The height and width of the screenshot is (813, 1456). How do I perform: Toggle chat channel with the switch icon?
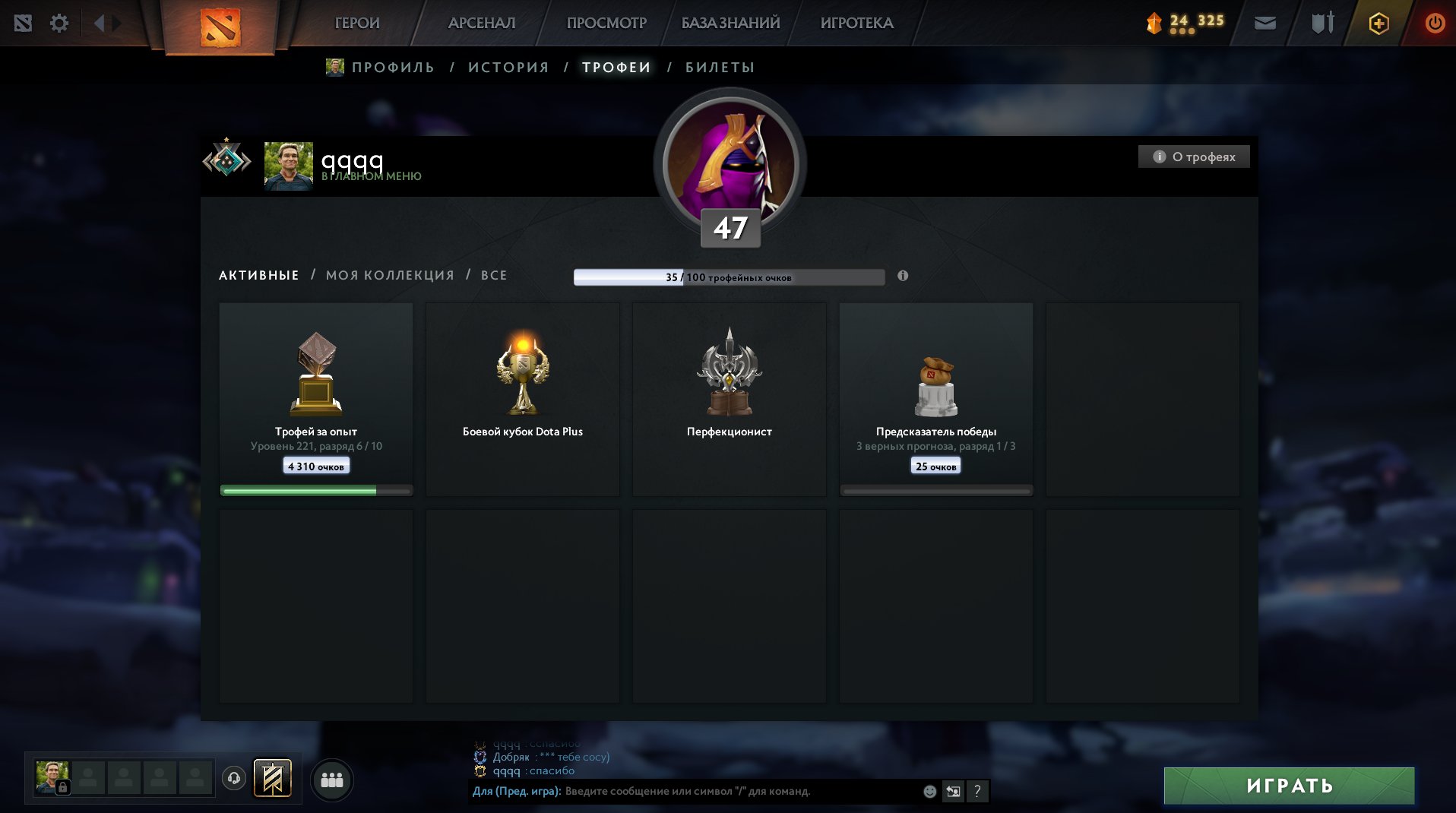click(953, 791)
